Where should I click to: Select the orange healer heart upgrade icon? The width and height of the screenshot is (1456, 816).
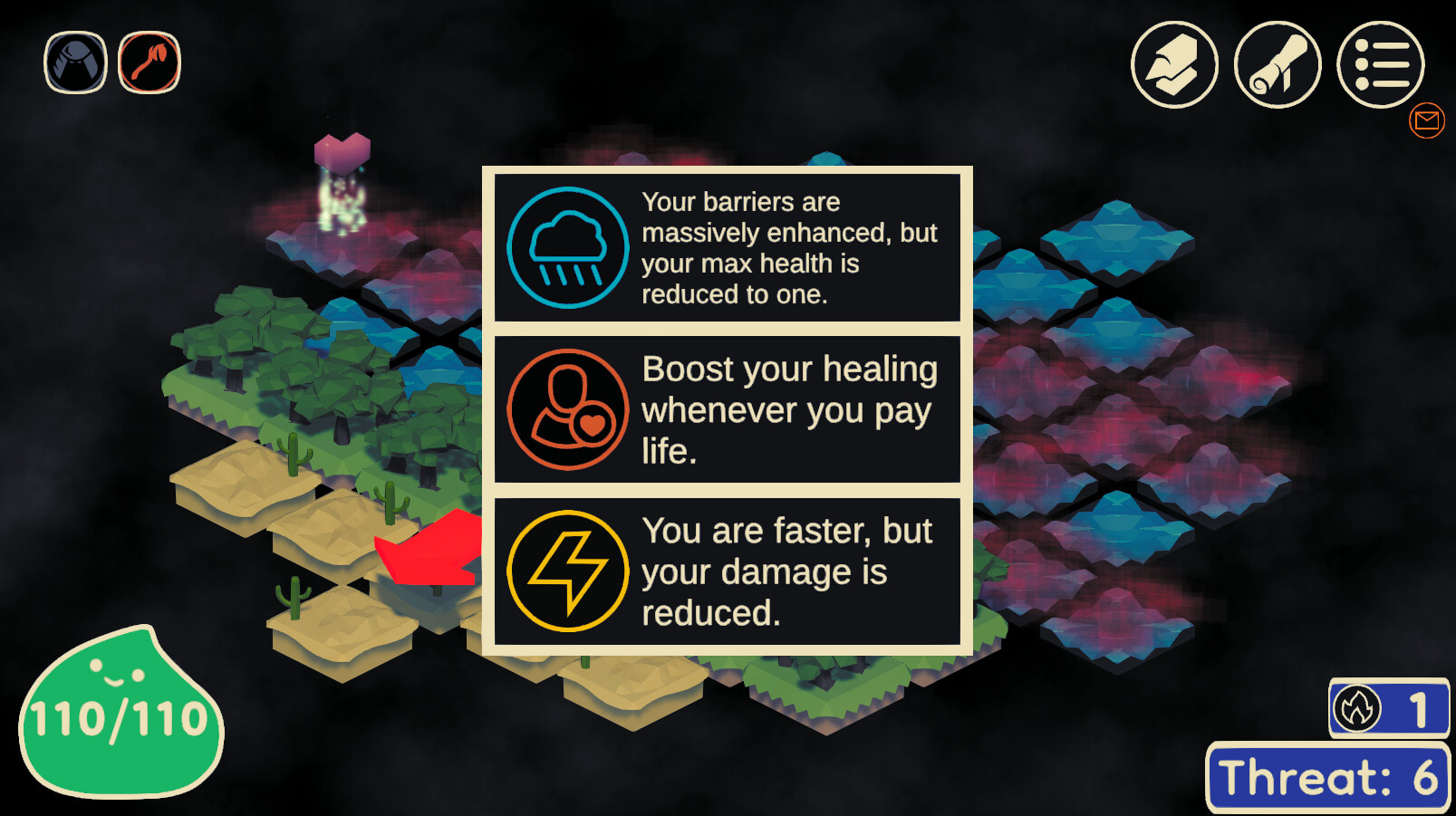tap(567, 409)
